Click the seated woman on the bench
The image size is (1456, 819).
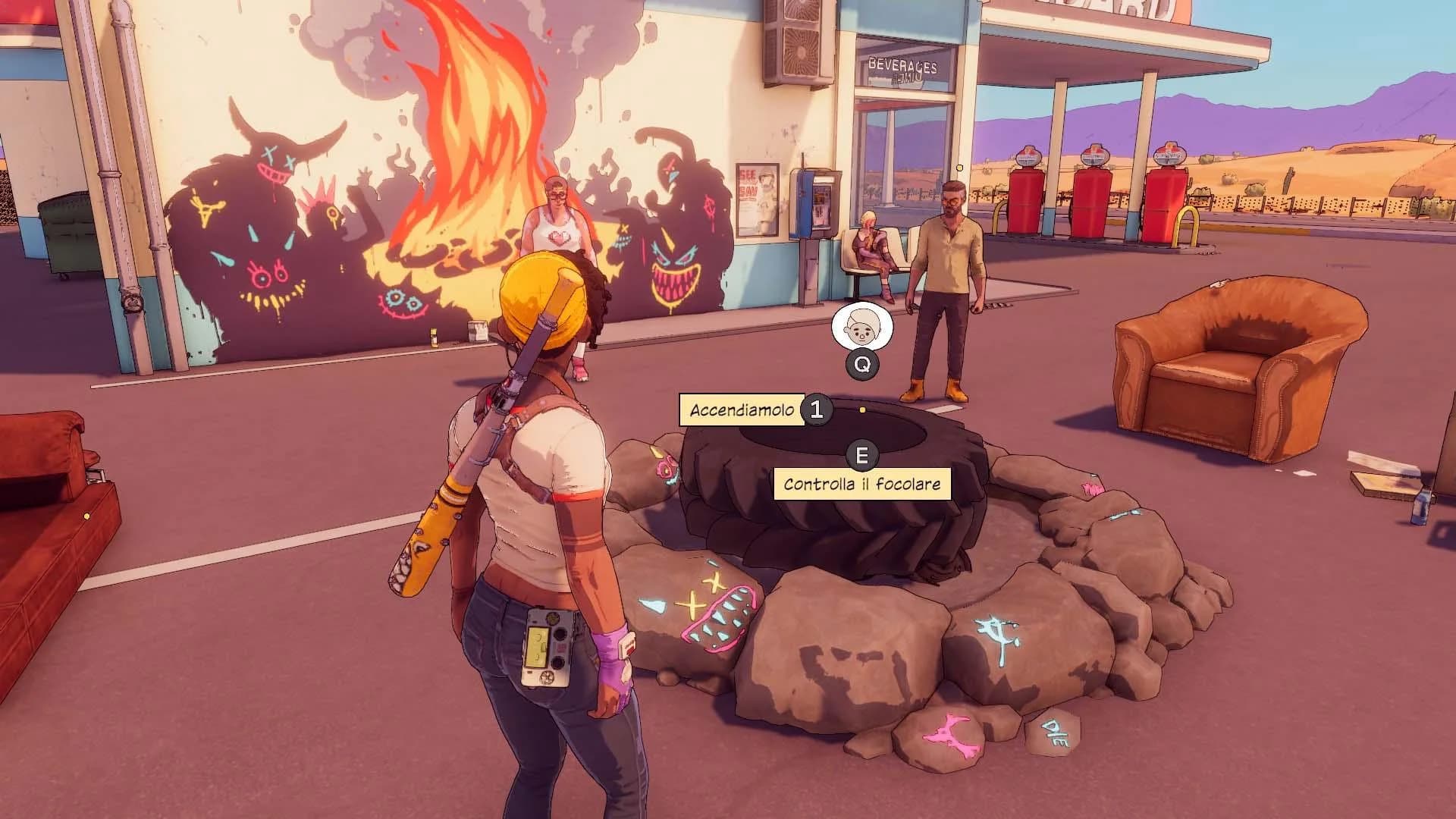[872, 243]
